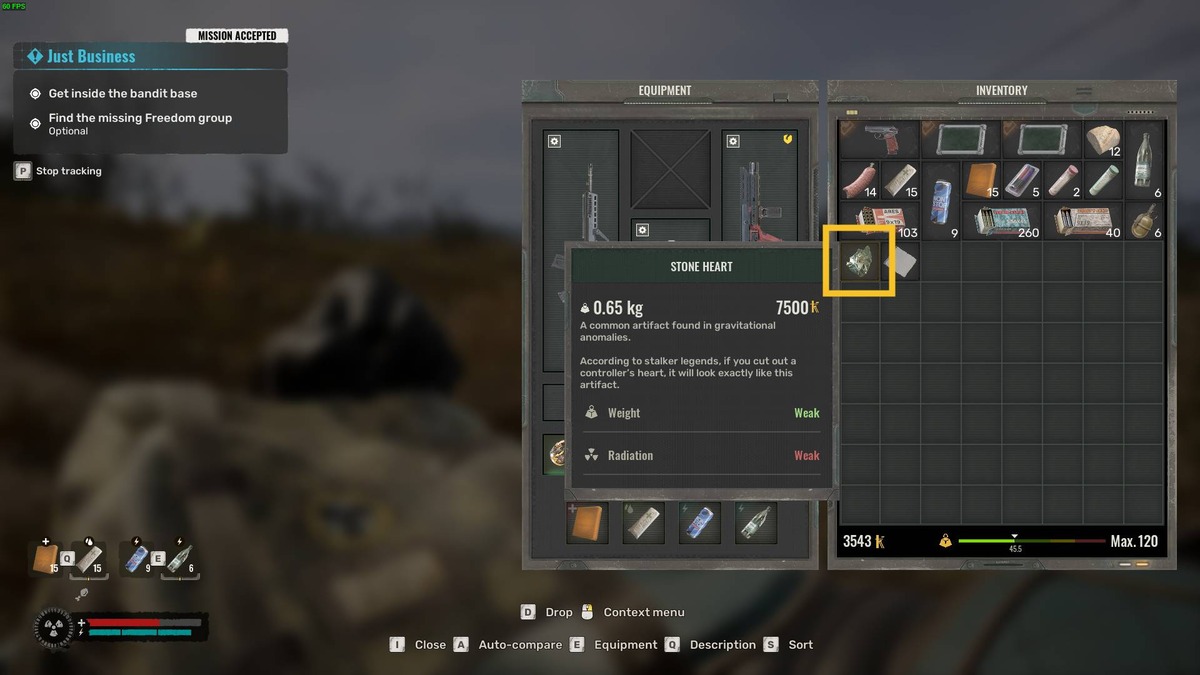Select the bread loaf stack

coord(1104,140)
